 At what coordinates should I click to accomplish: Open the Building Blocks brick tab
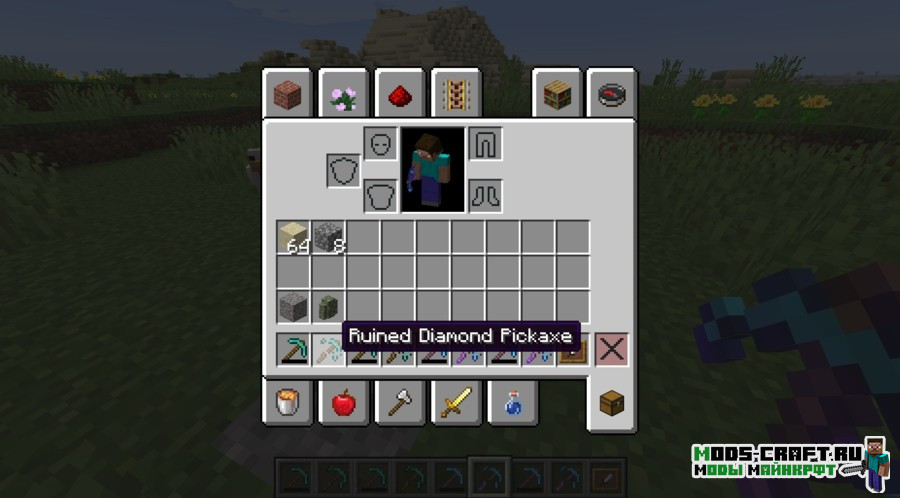point(289,96)
